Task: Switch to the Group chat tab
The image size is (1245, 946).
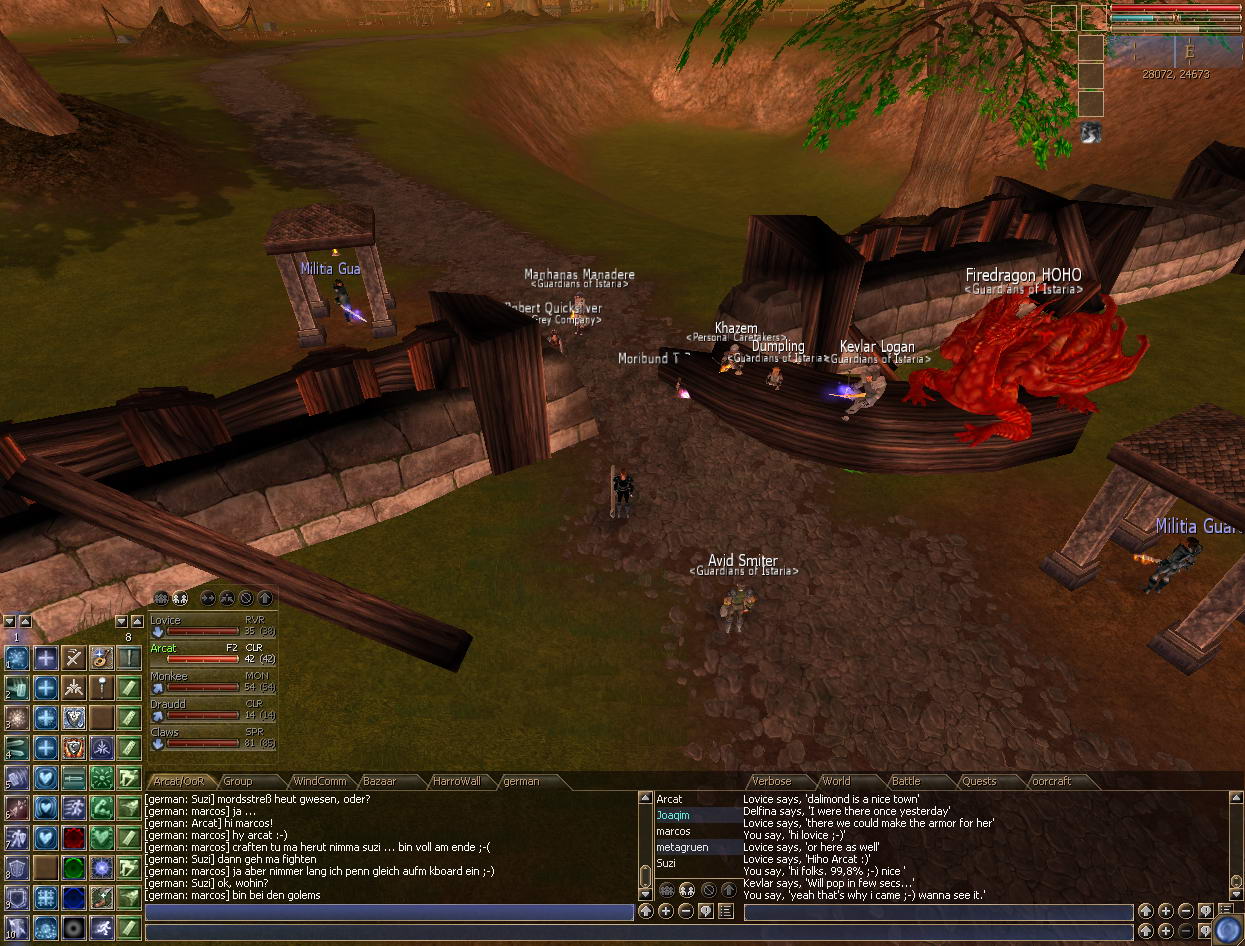Action: point(238,782)
